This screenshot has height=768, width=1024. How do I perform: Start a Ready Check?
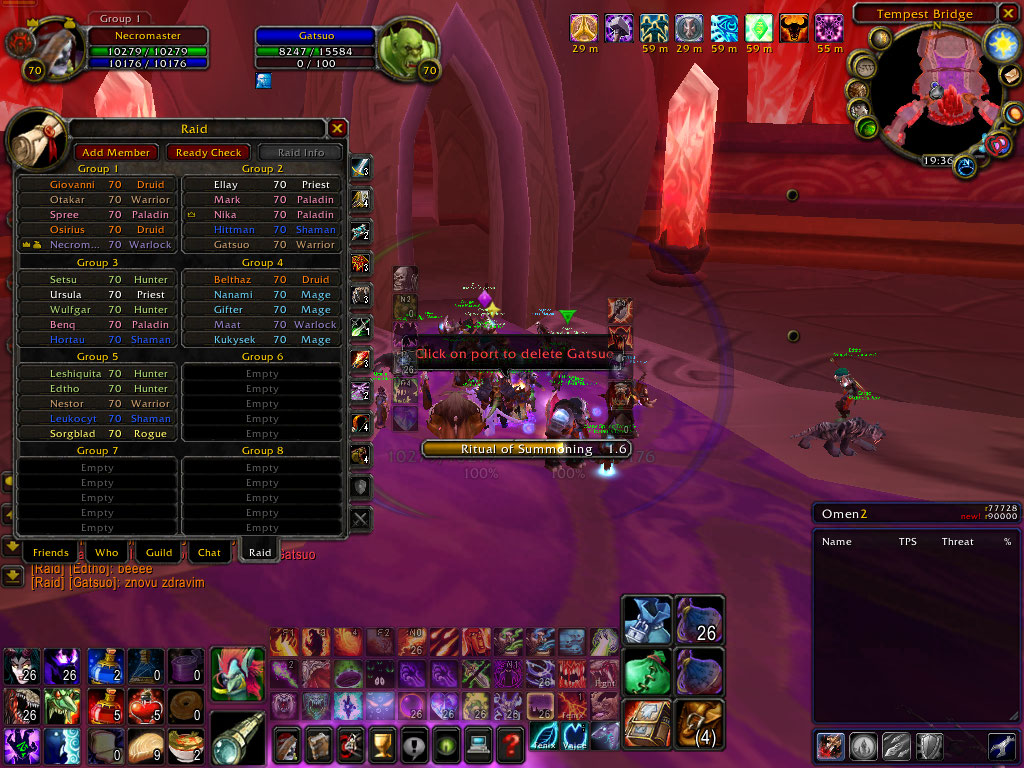point(208,152)
